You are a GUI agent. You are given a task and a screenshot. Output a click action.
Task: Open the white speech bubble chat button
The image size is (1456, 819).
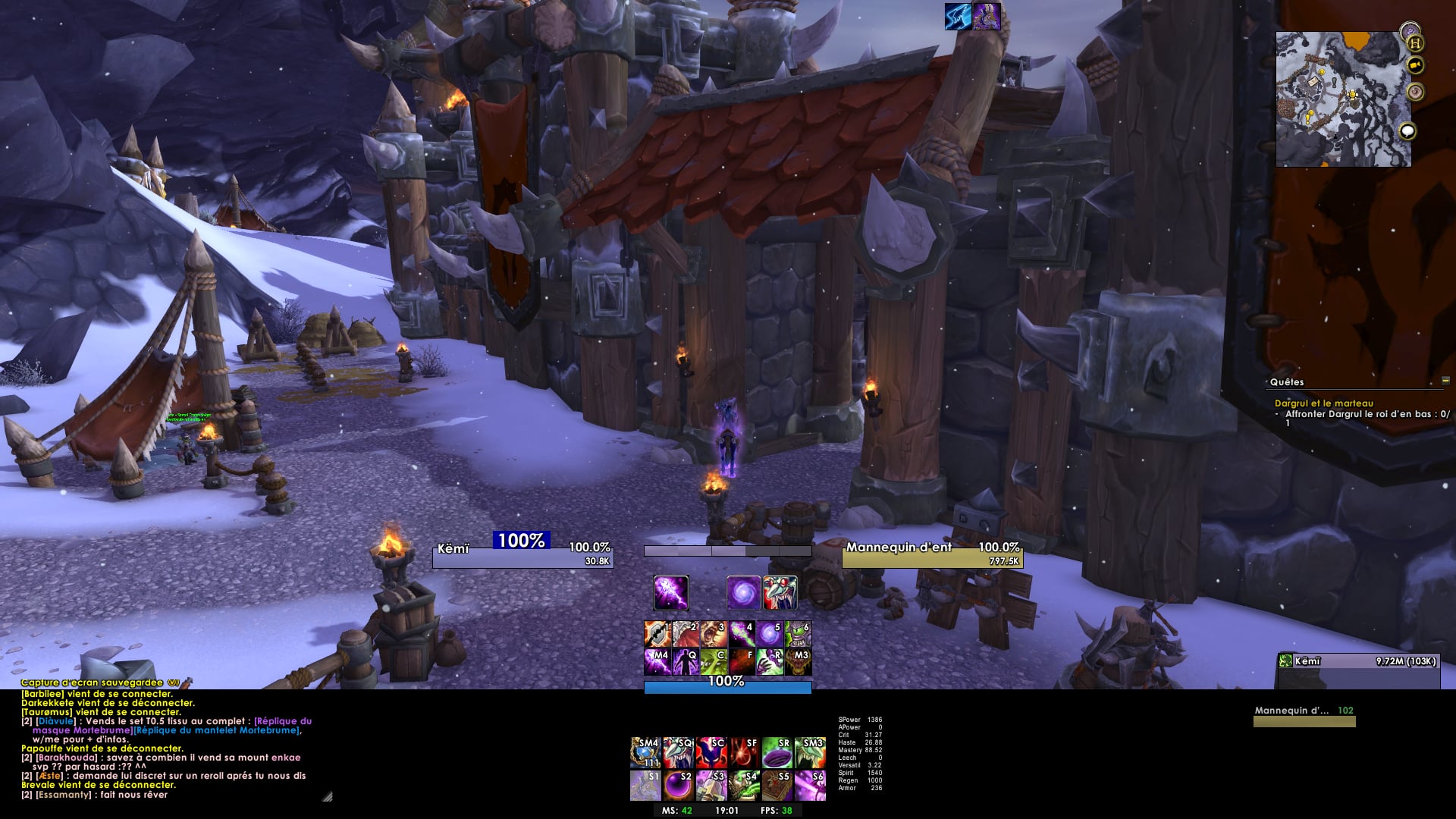[1407, 131]
